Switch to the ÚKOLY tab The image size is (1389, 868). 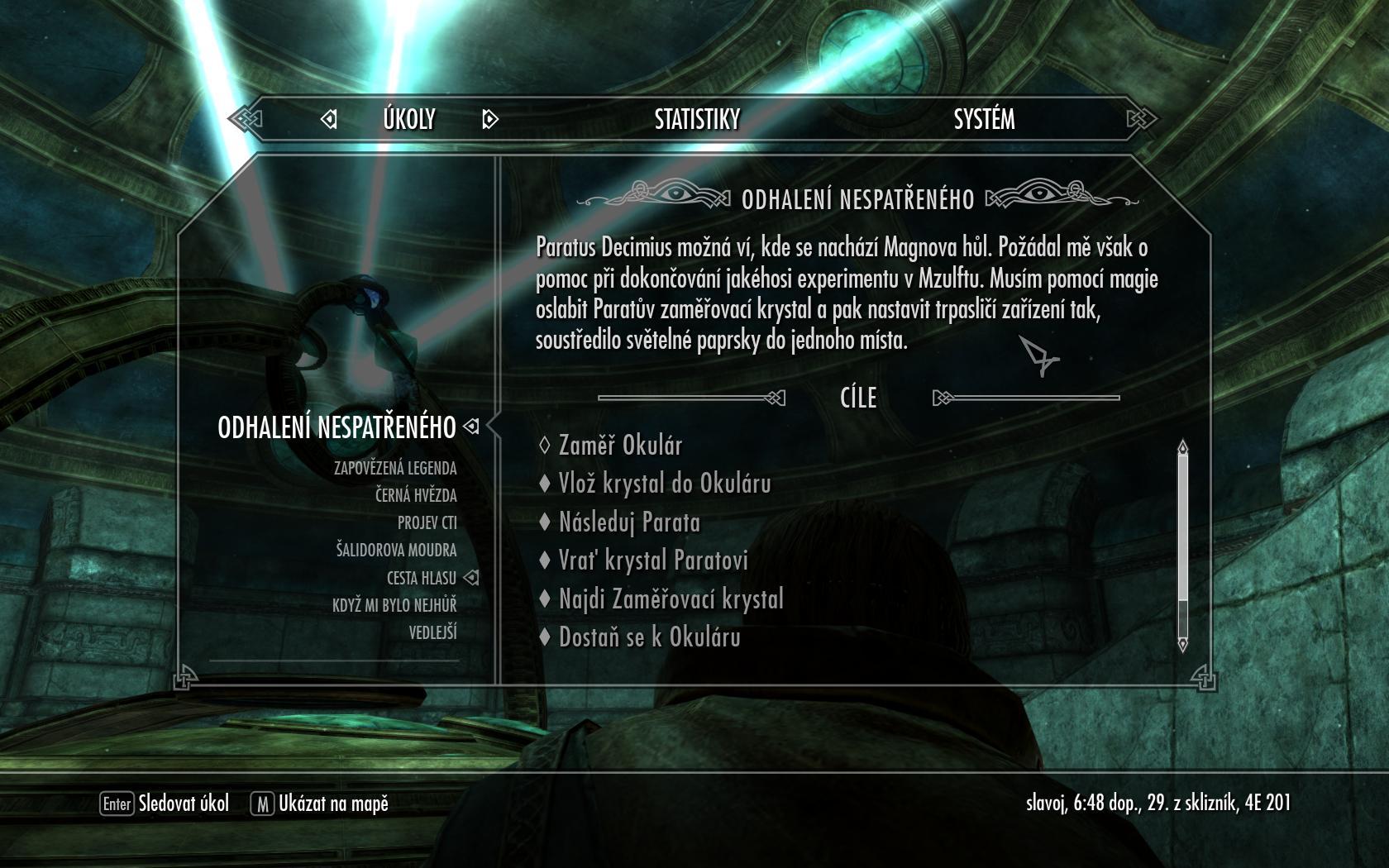click(409, 120)
